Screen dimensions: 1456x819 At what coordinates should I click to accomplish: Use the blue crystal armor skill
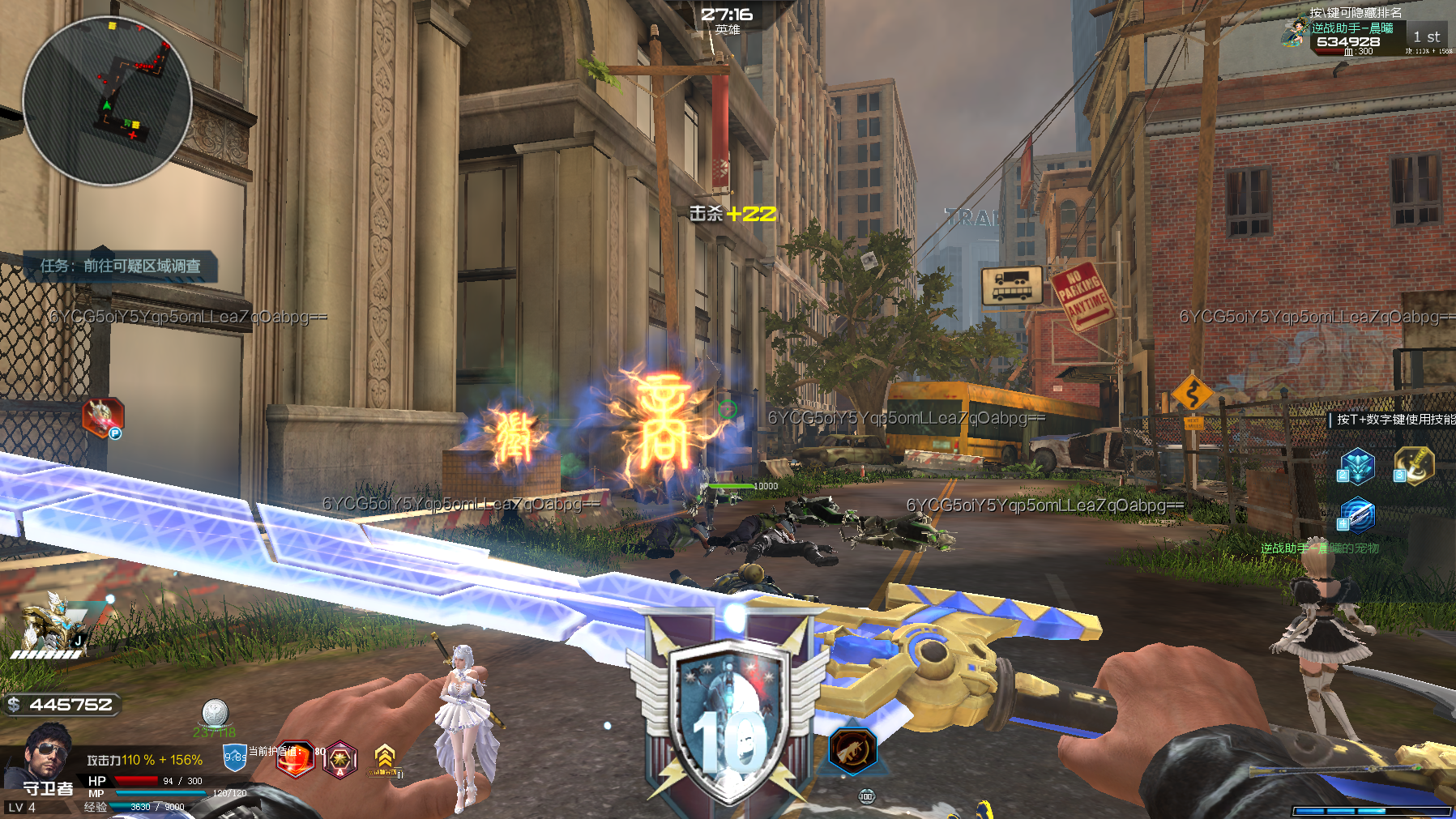pos(1357,466)
